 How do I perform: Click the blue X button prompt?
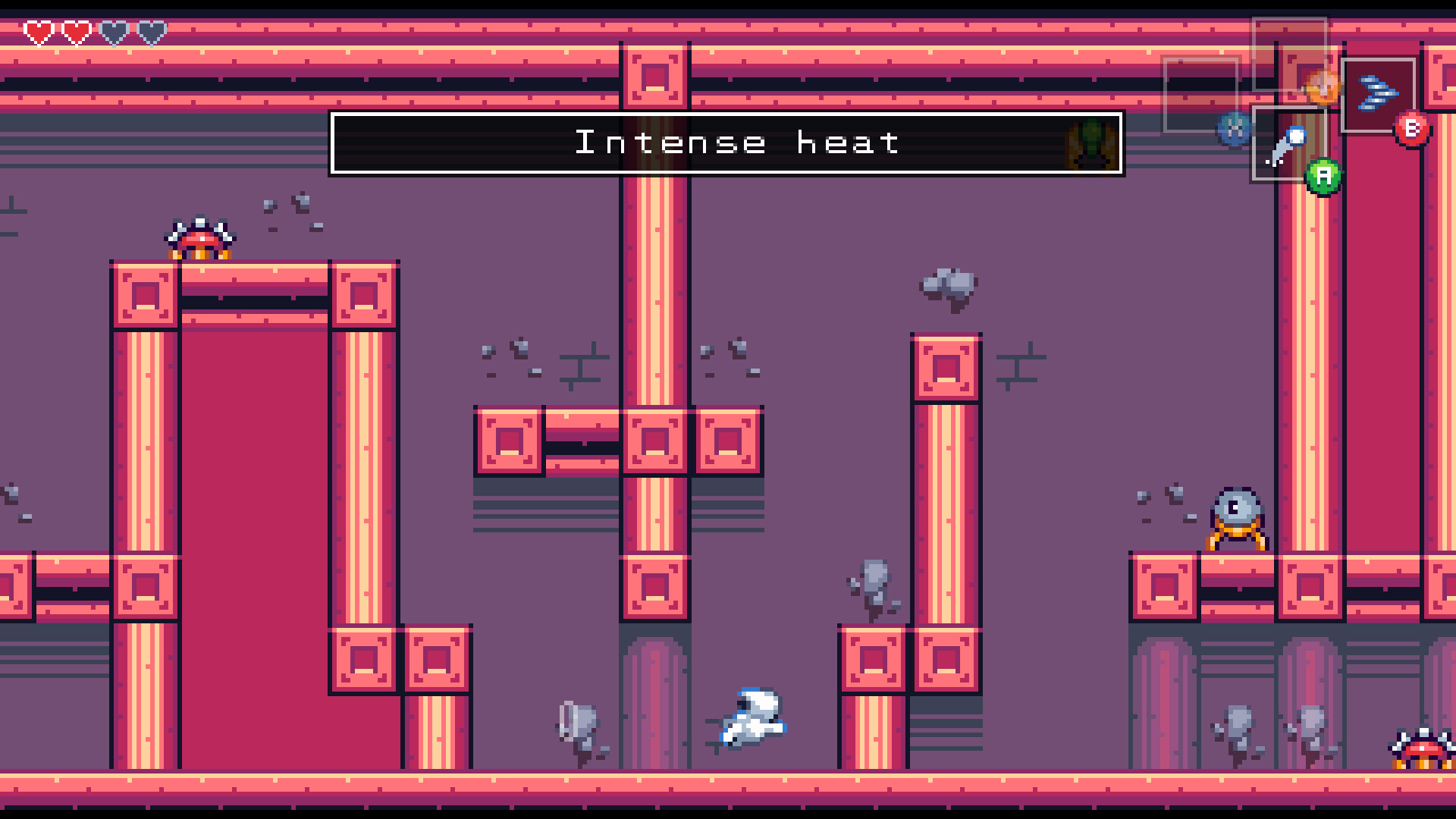click(1233, 130)
